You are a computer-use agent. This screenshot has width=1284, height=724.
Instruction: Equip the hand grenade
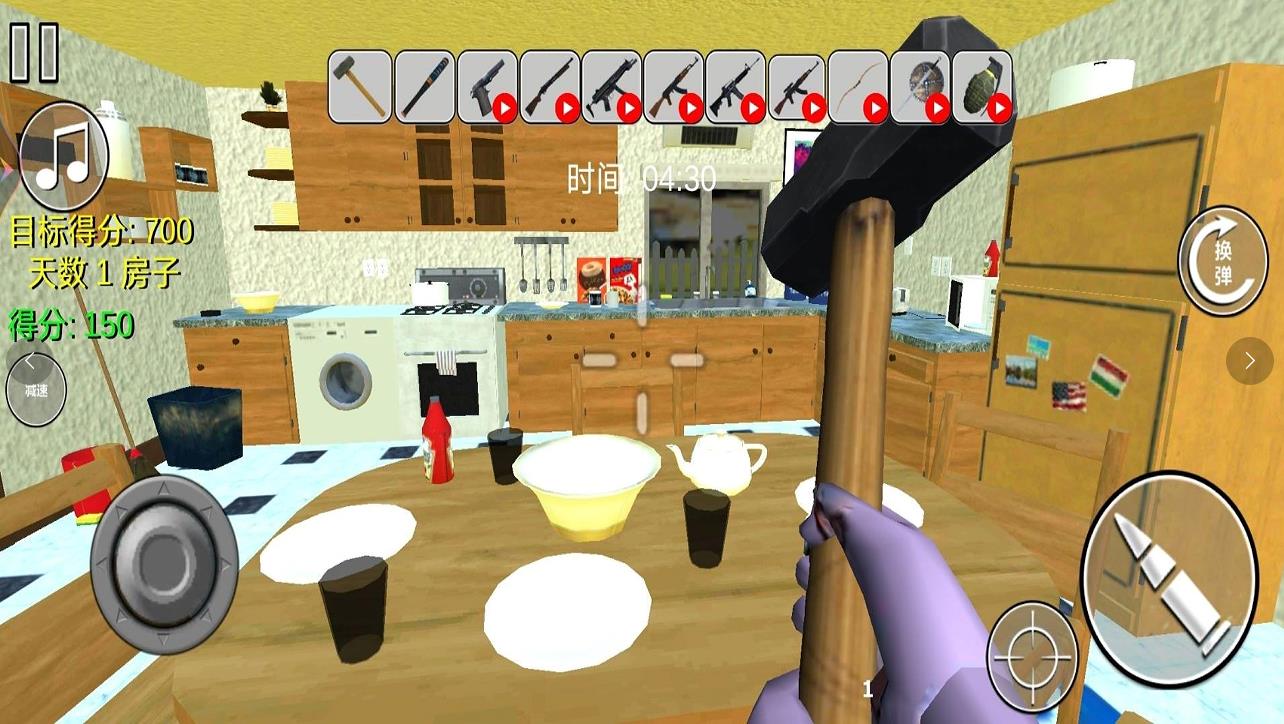(x=982, y=87)
